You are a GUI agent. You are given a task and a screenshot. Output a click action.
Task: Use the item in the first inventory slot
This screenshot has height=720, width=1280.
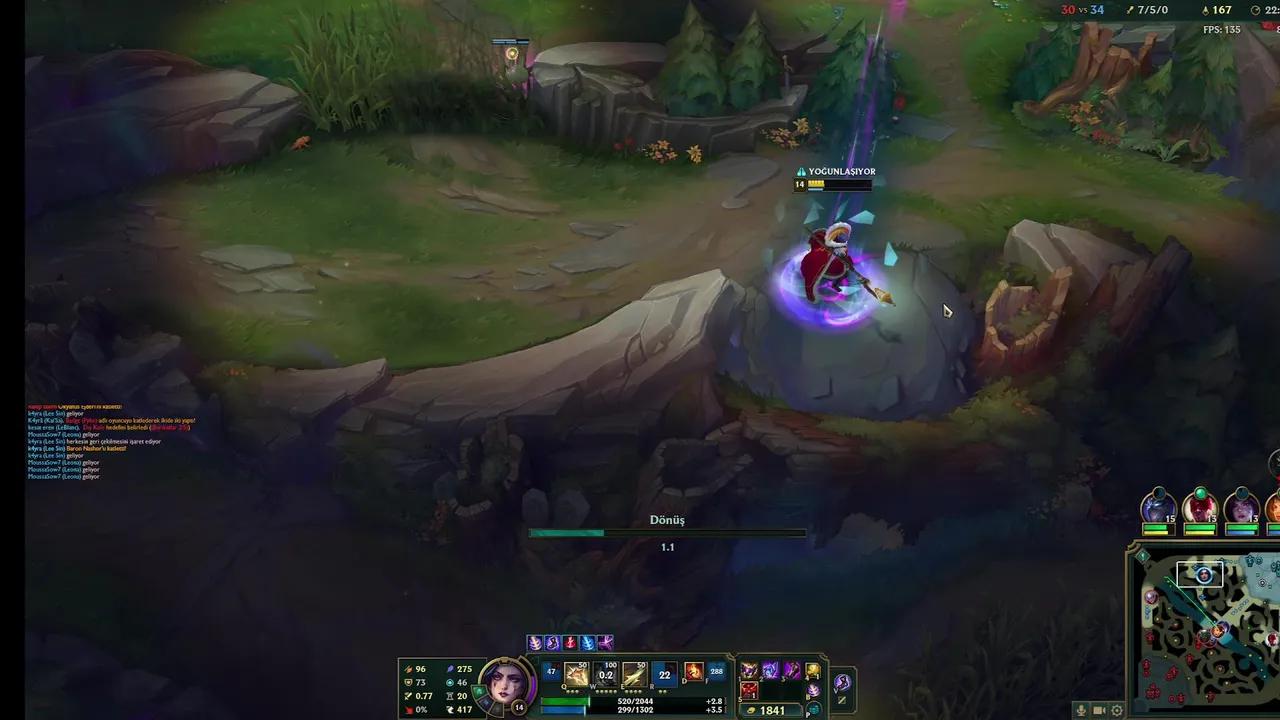coord(748,669)
